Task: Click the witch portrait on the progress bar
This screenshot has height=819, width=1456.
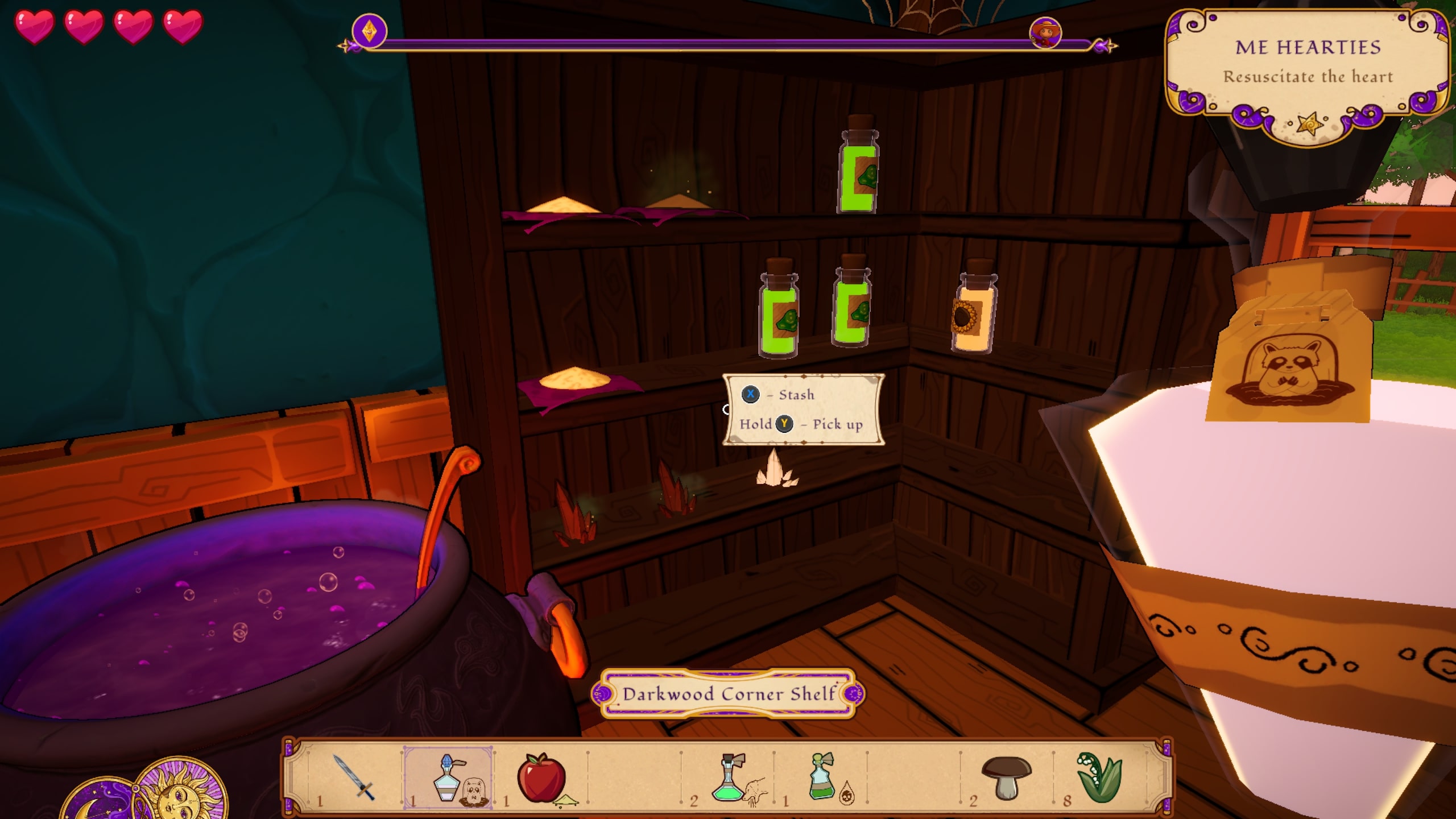Action: coord(1045,32)
